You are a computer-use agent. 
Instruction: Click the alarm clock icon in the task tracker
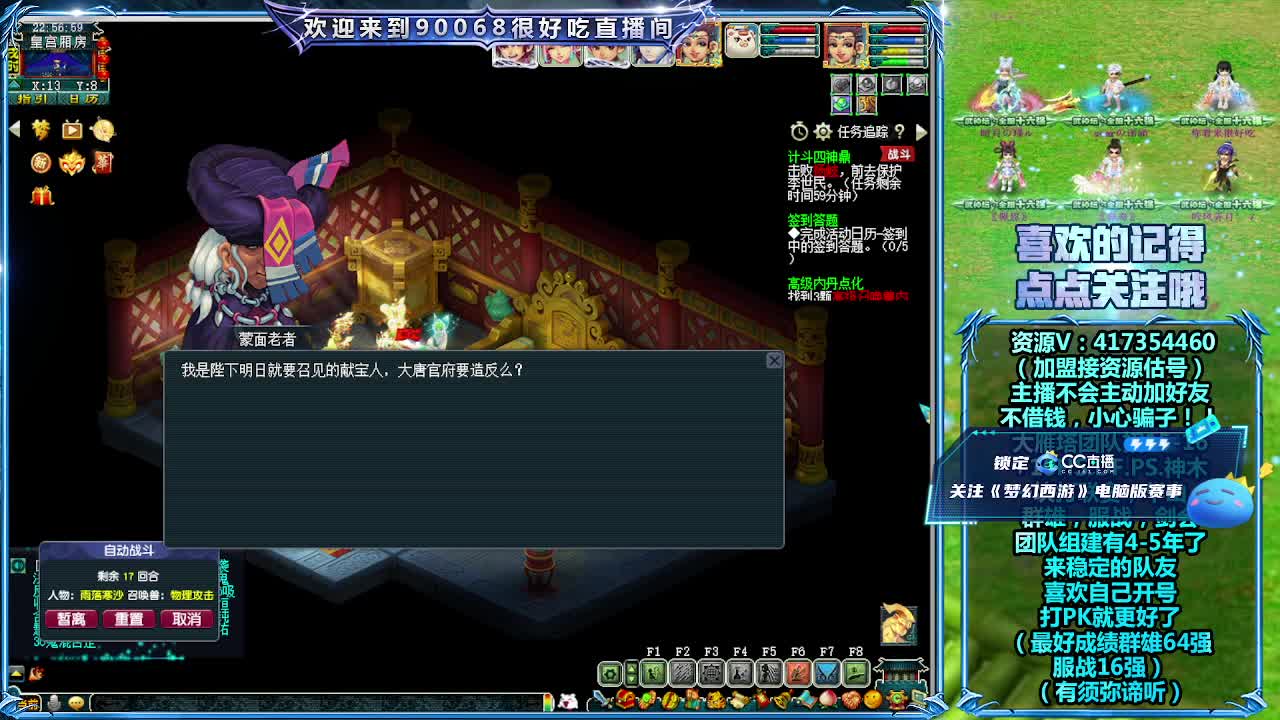[x=800, y=130]
